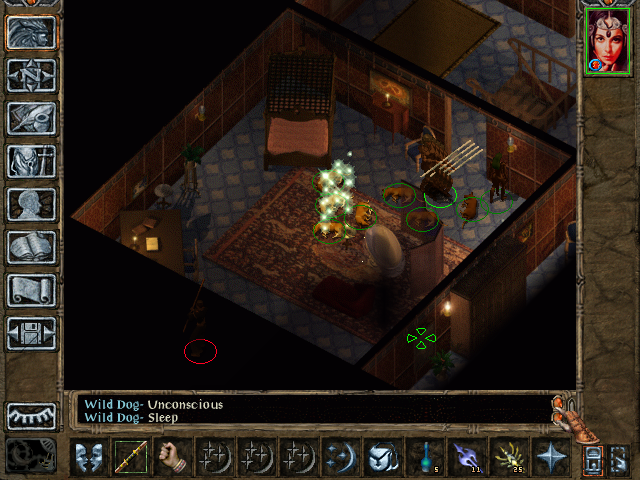Viewport: 640px width, 480px height.
Task: Use the yellow starburst item with count 25
Action: pos(509,457)
